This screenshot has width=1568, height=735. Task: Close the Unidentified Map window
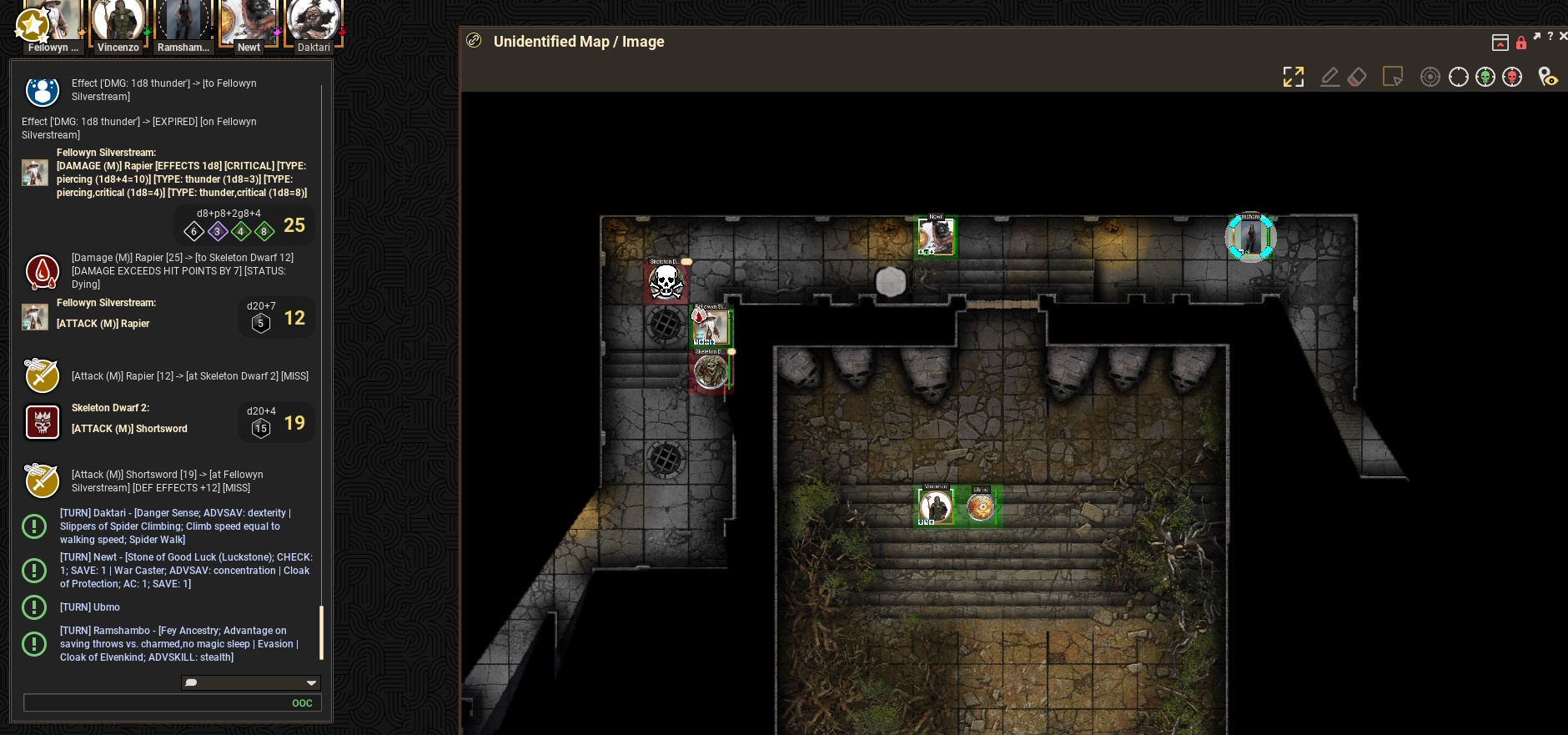point(1563,37)
